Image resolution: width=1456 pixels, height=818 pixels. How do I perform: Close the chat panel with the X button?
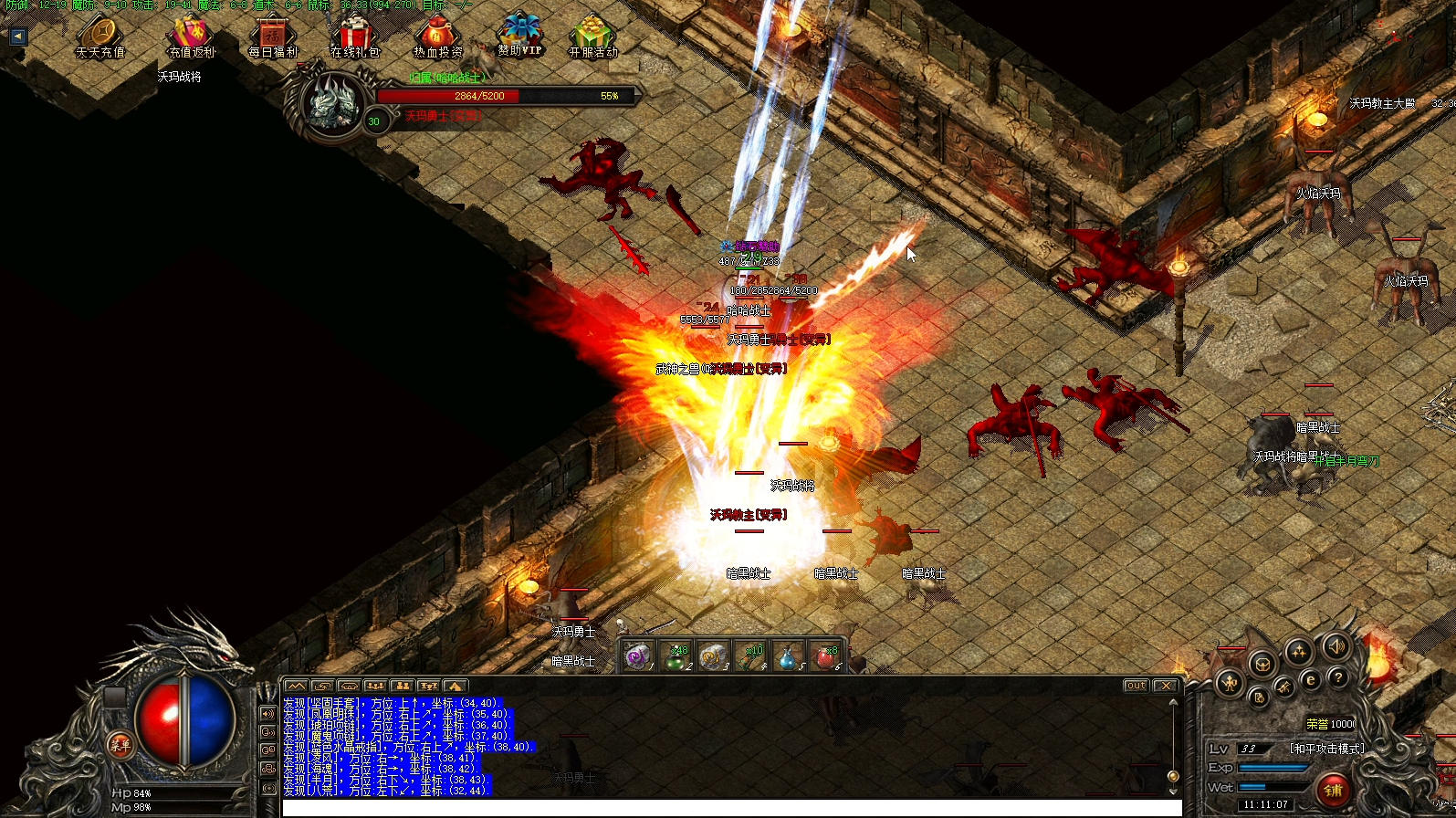click(1165, 686)
